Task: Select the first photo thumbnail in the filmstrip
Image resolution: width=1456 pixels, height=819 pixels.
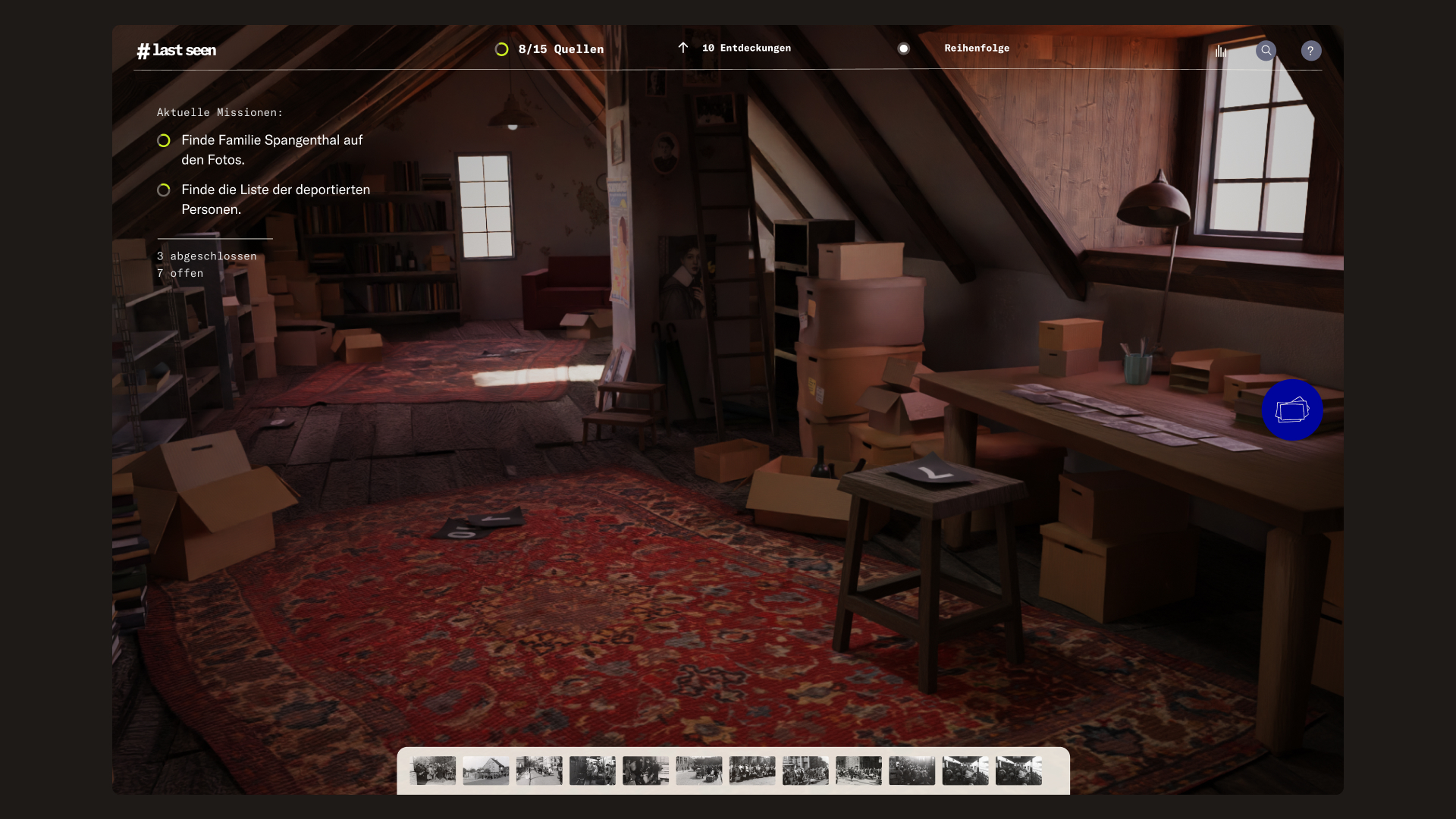Action: coord(432,770)
